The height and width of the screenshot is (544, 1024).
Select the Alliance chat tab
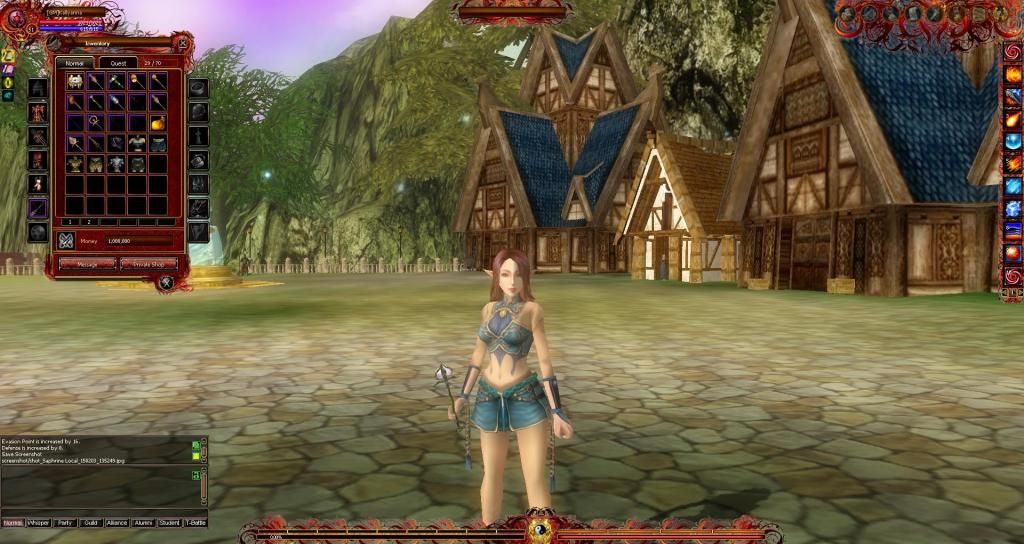[117, 522]
